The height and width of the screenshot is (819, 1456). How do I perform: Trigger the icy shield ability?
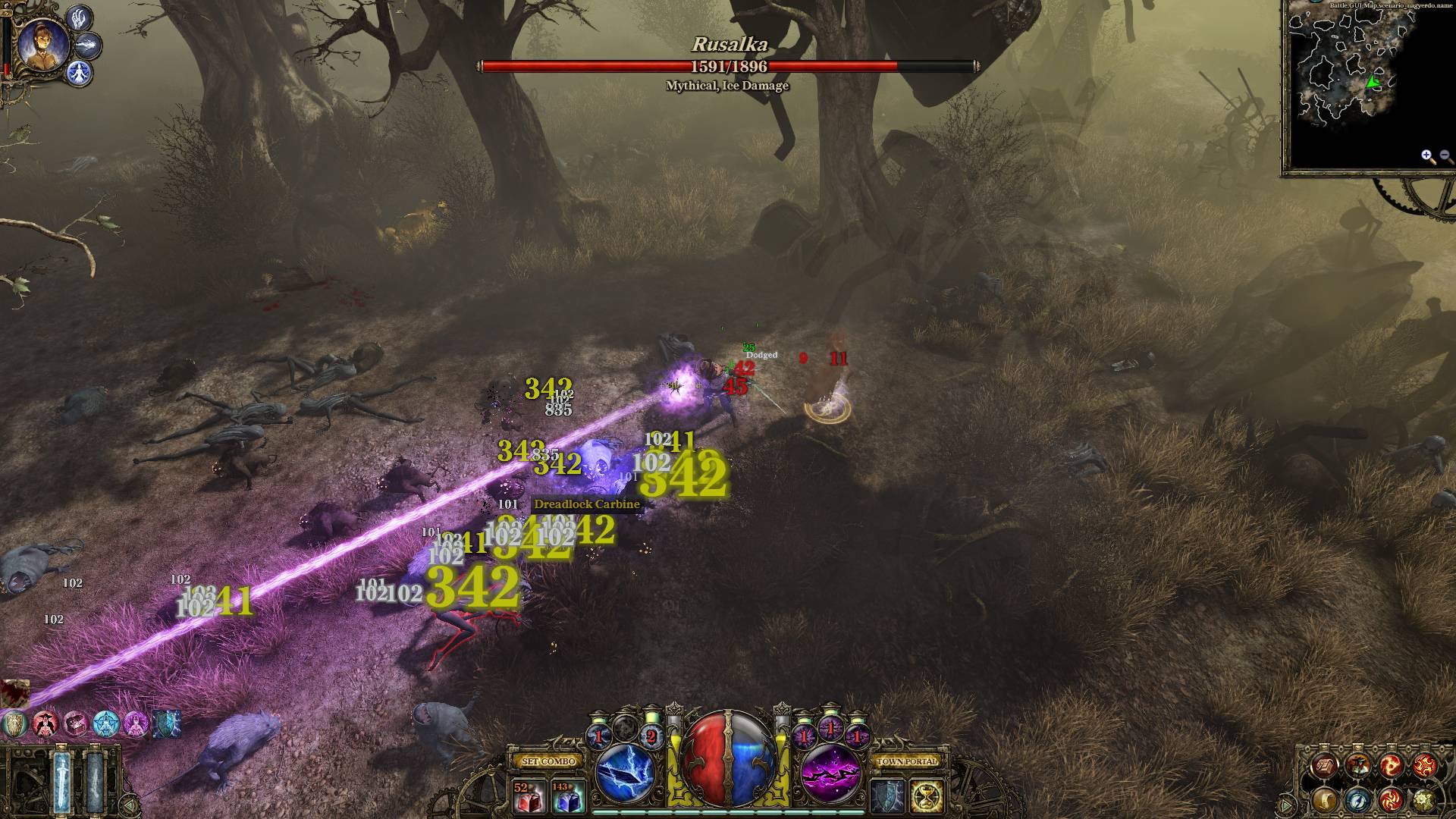pos(886,797)
